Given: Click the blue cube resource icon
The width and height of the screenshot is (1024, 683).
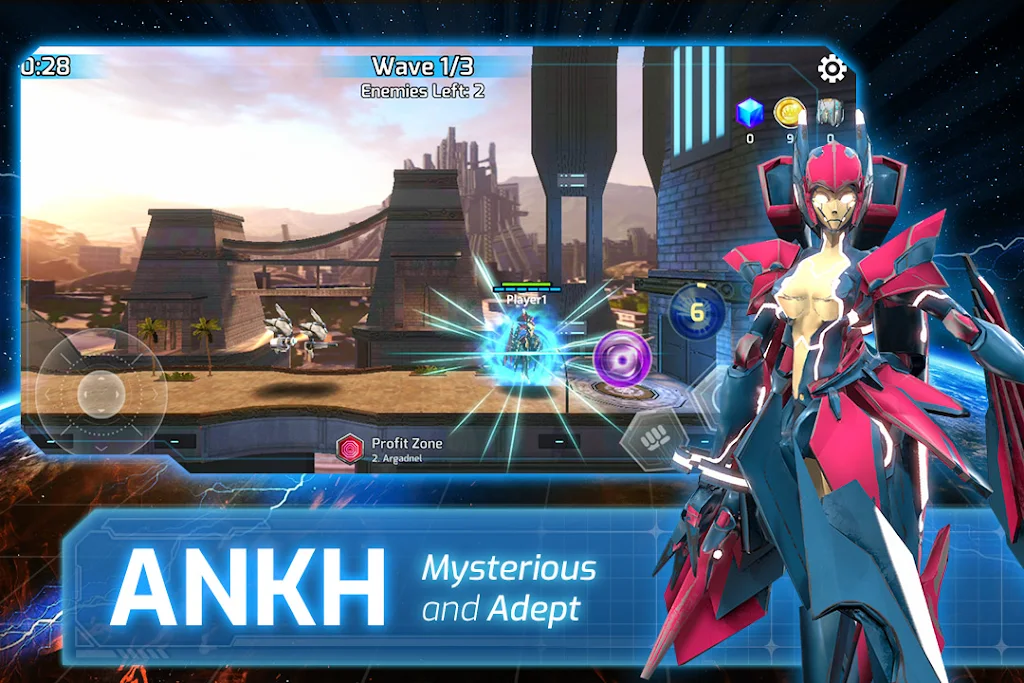Looking at the screenshot, I should pyautogui.click(x=750, y=113).
